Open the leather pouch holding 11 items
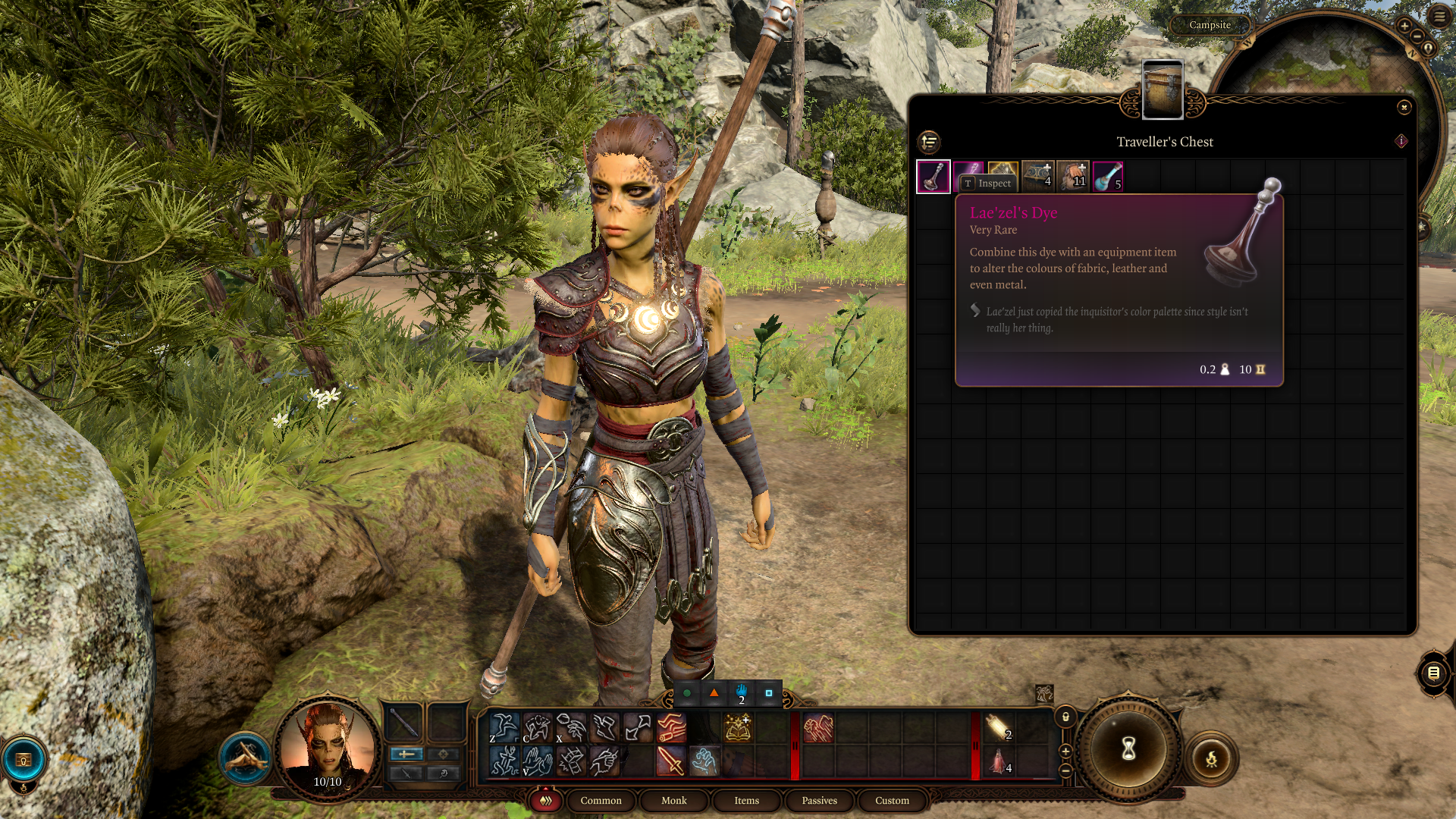Image resolution: width=1456 pixels, height=819 pixels. [x=1073, y=177]
